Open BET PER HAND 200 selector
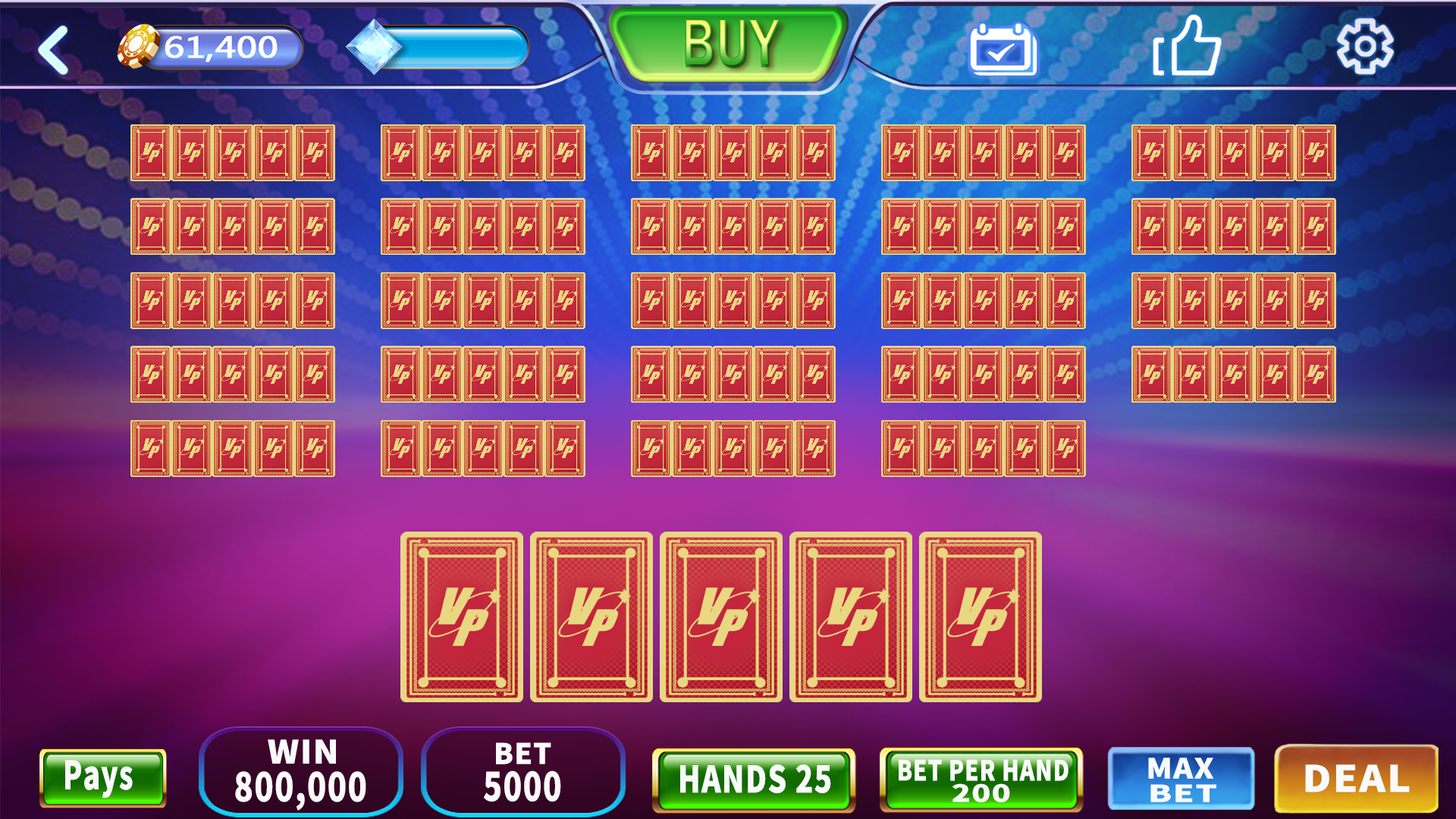 click(981, 777)
